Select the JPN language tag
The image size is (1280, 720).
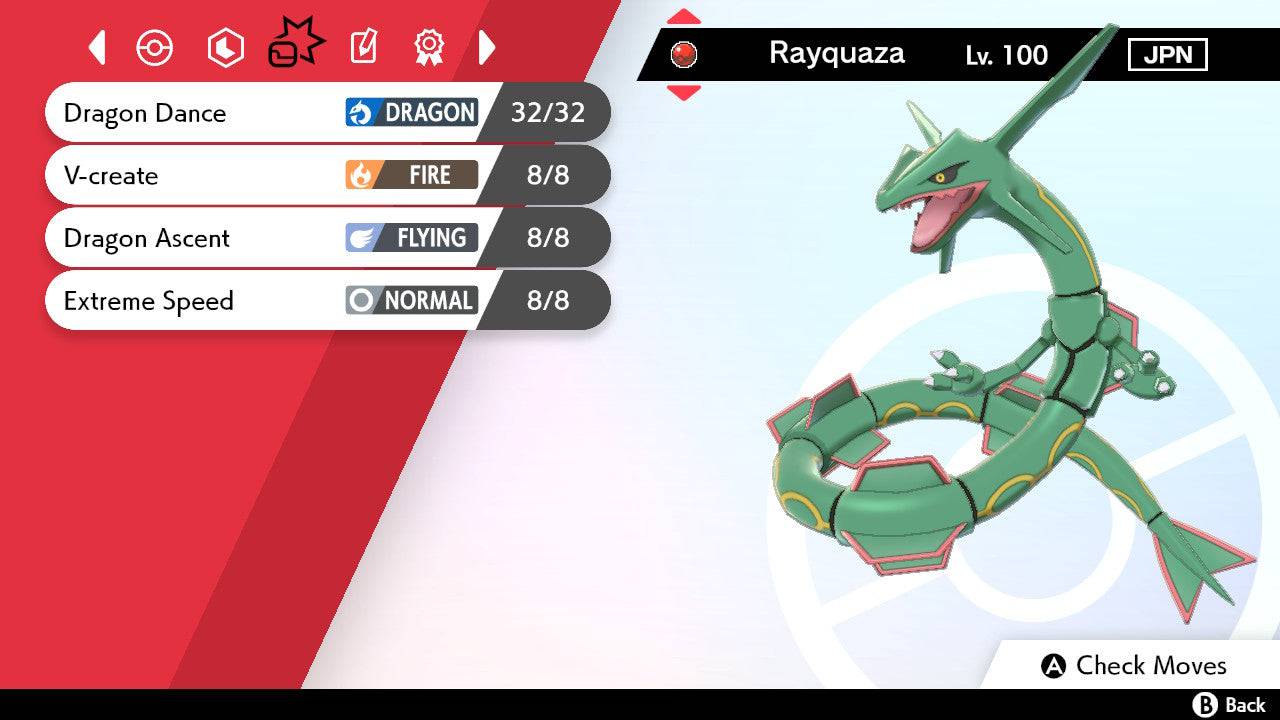[1169, 54]
